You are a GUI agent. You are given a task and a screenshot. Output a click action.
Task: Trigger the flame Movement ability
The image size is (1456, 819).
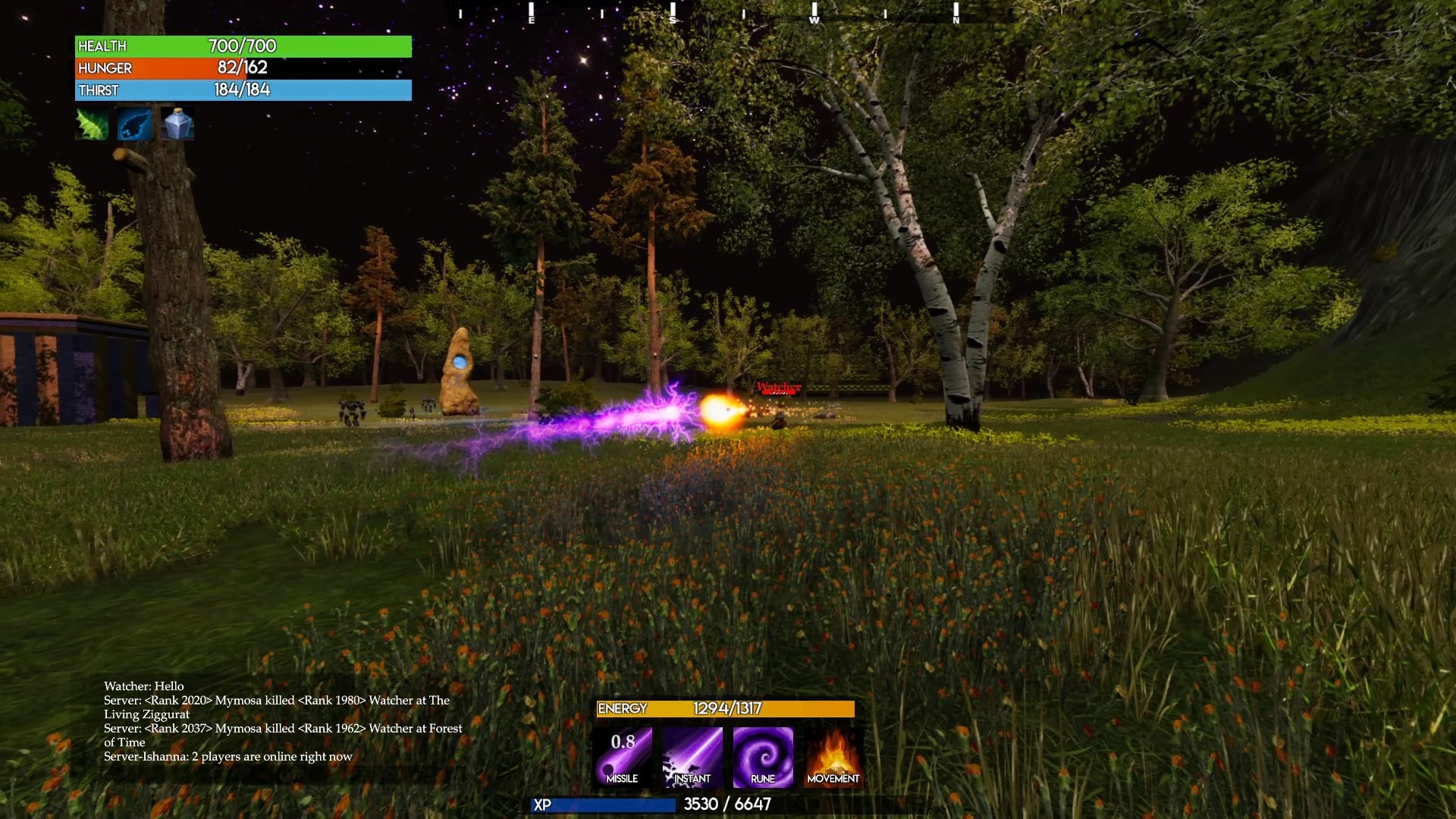tap(833, 757)
